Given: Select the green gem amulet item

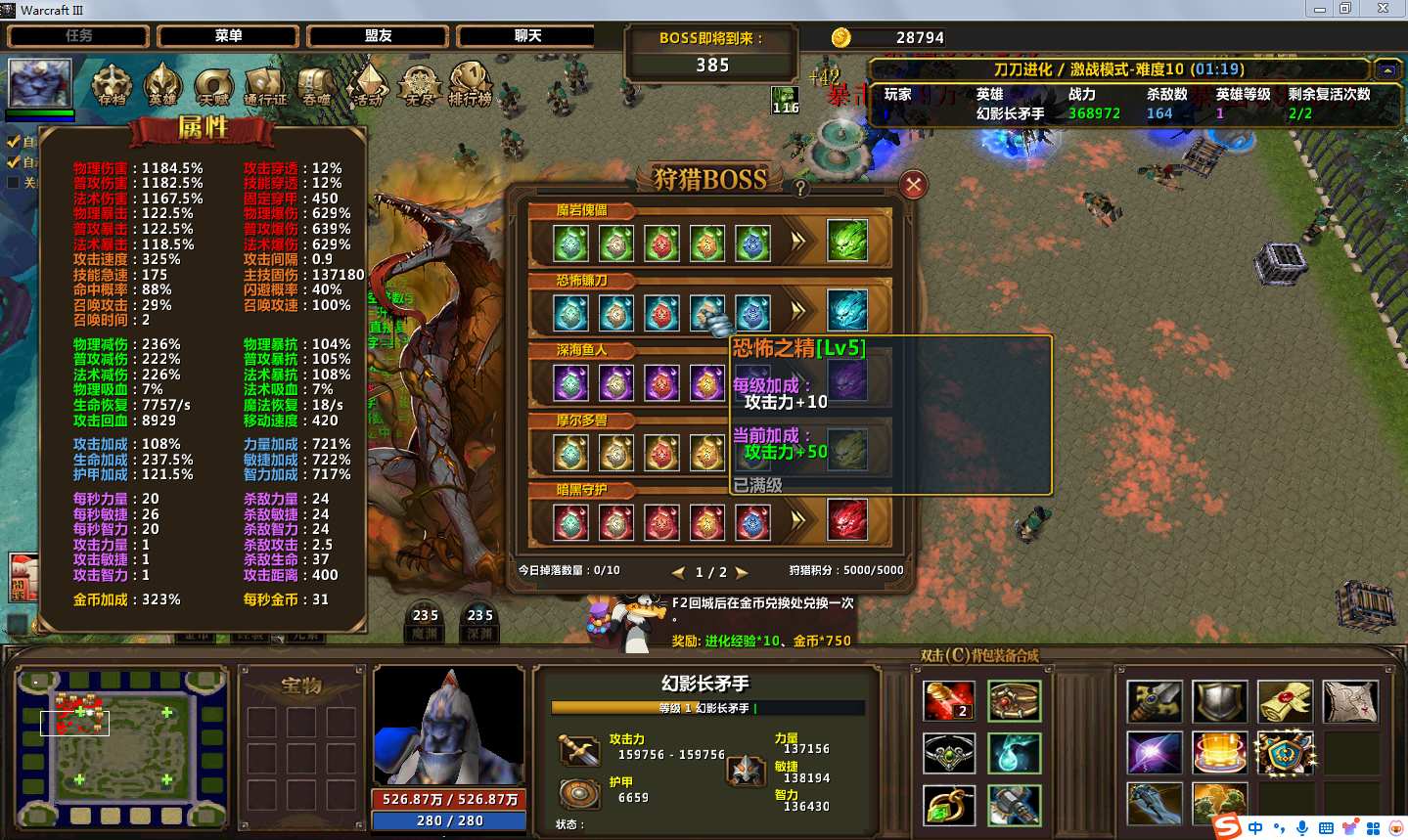Looking at the screenshot, I should coord(948,806).
